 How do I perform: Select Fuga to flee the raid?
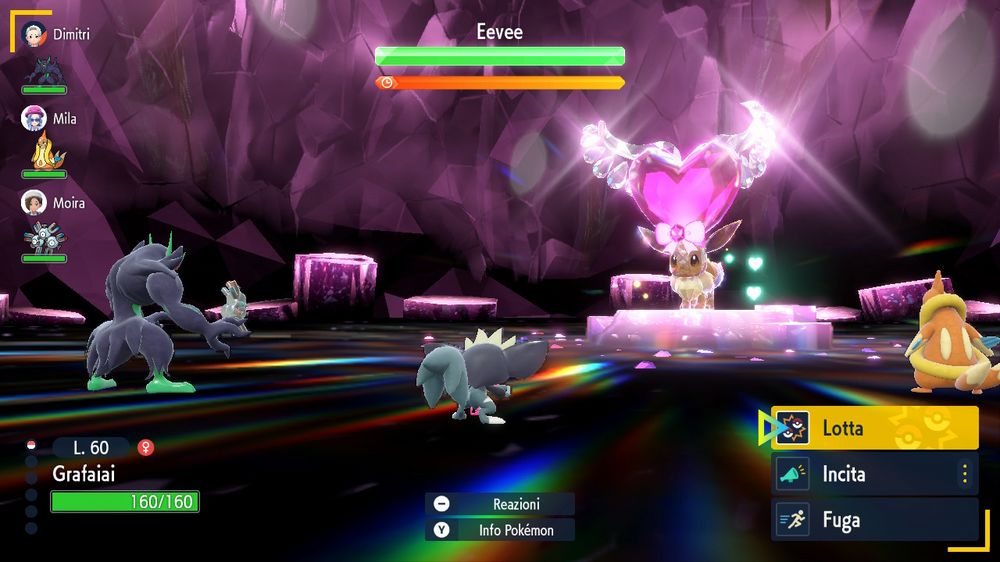(874, 520)
